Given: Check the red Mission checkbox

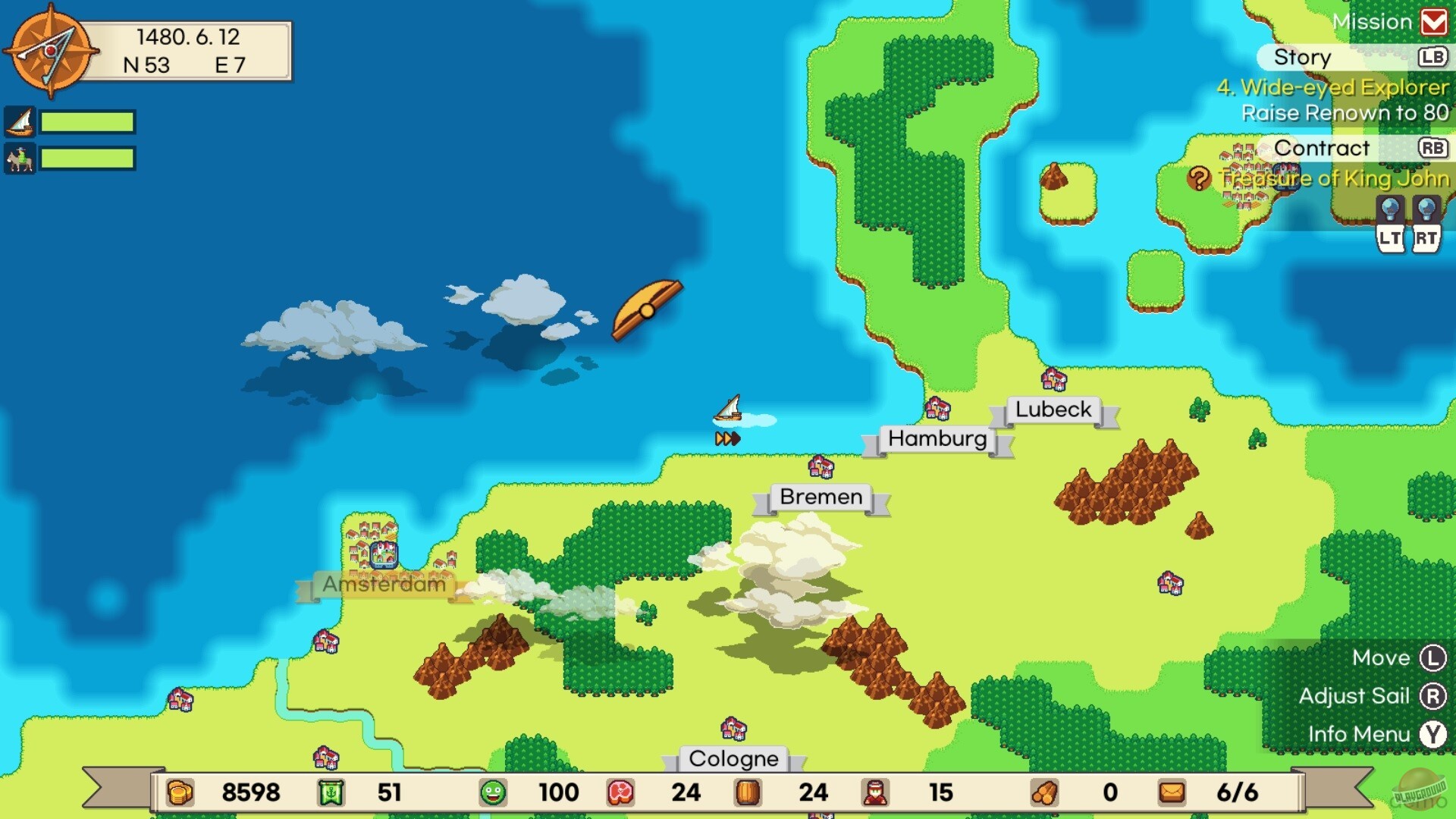Looking at the screenshot, I should pyautogui.click(x=1433, y=21).
